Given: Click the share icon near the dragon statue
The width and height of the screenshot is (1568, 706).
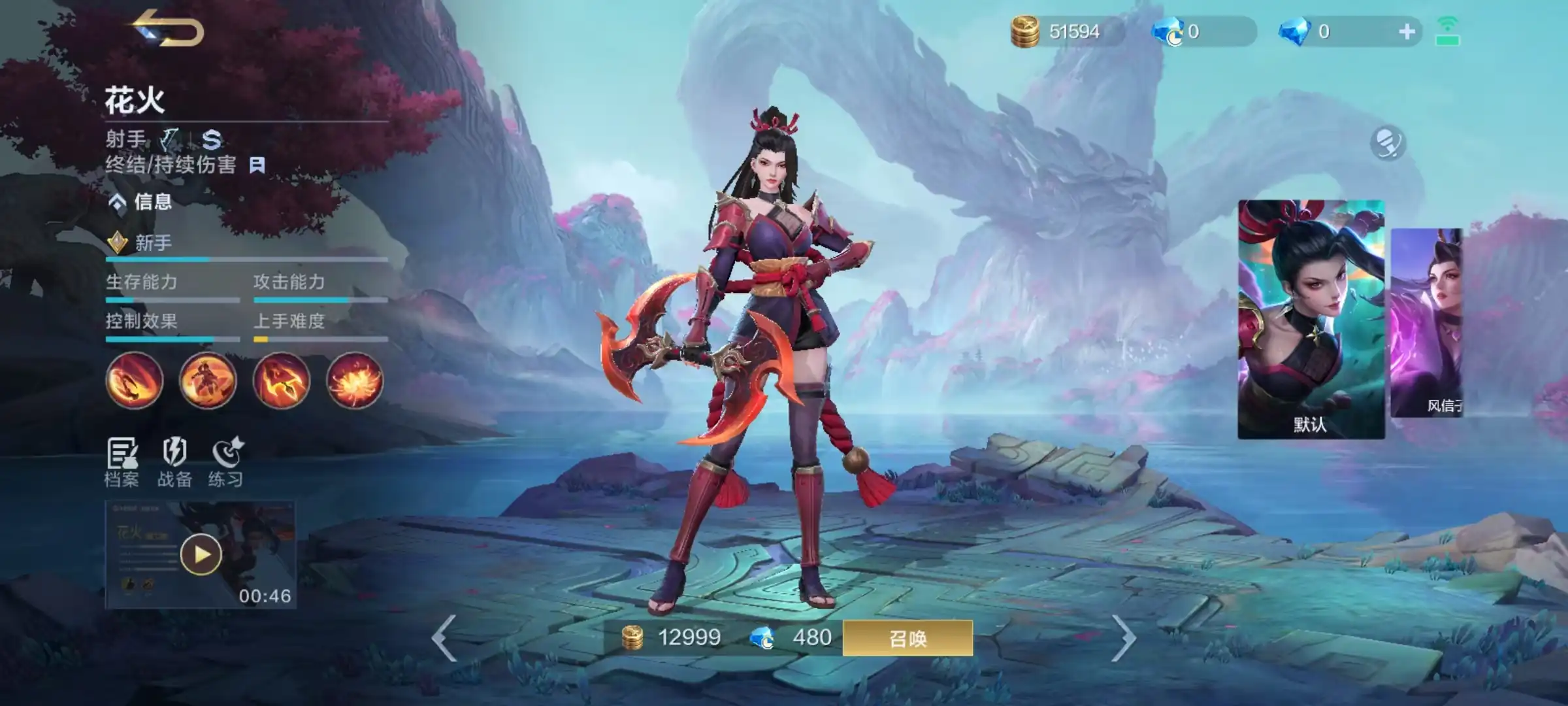Looking at the screenshot, I should (x=1388, y=141).
